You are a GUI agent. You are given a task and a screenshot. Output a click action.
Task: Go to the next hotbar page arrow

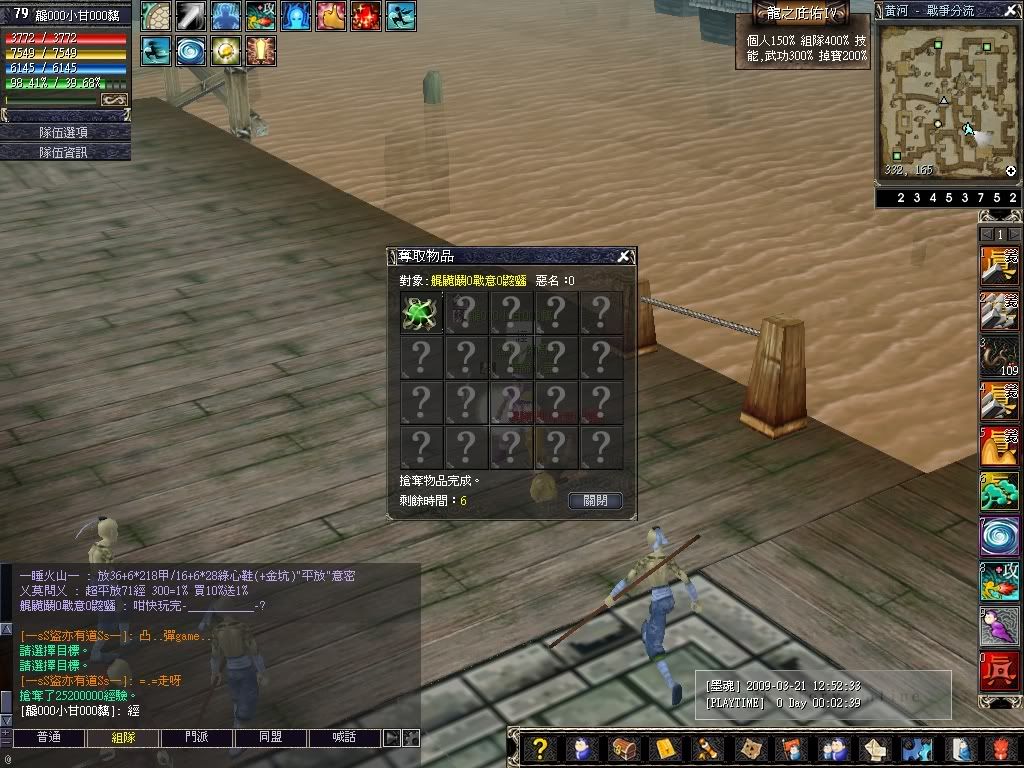(1014, 234)
